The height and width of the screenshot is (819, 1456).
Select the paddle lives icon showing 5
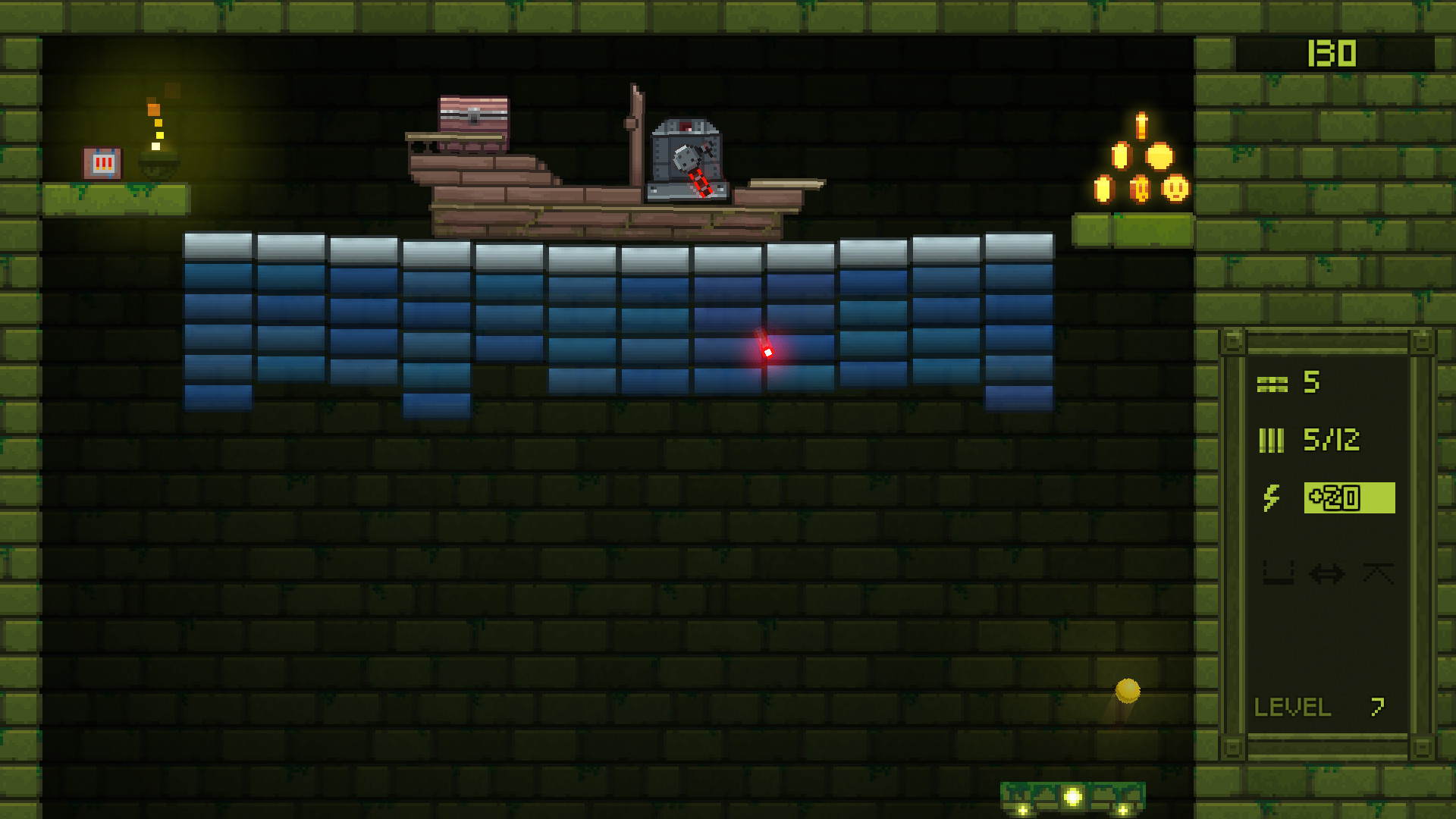coord(1272,385)
